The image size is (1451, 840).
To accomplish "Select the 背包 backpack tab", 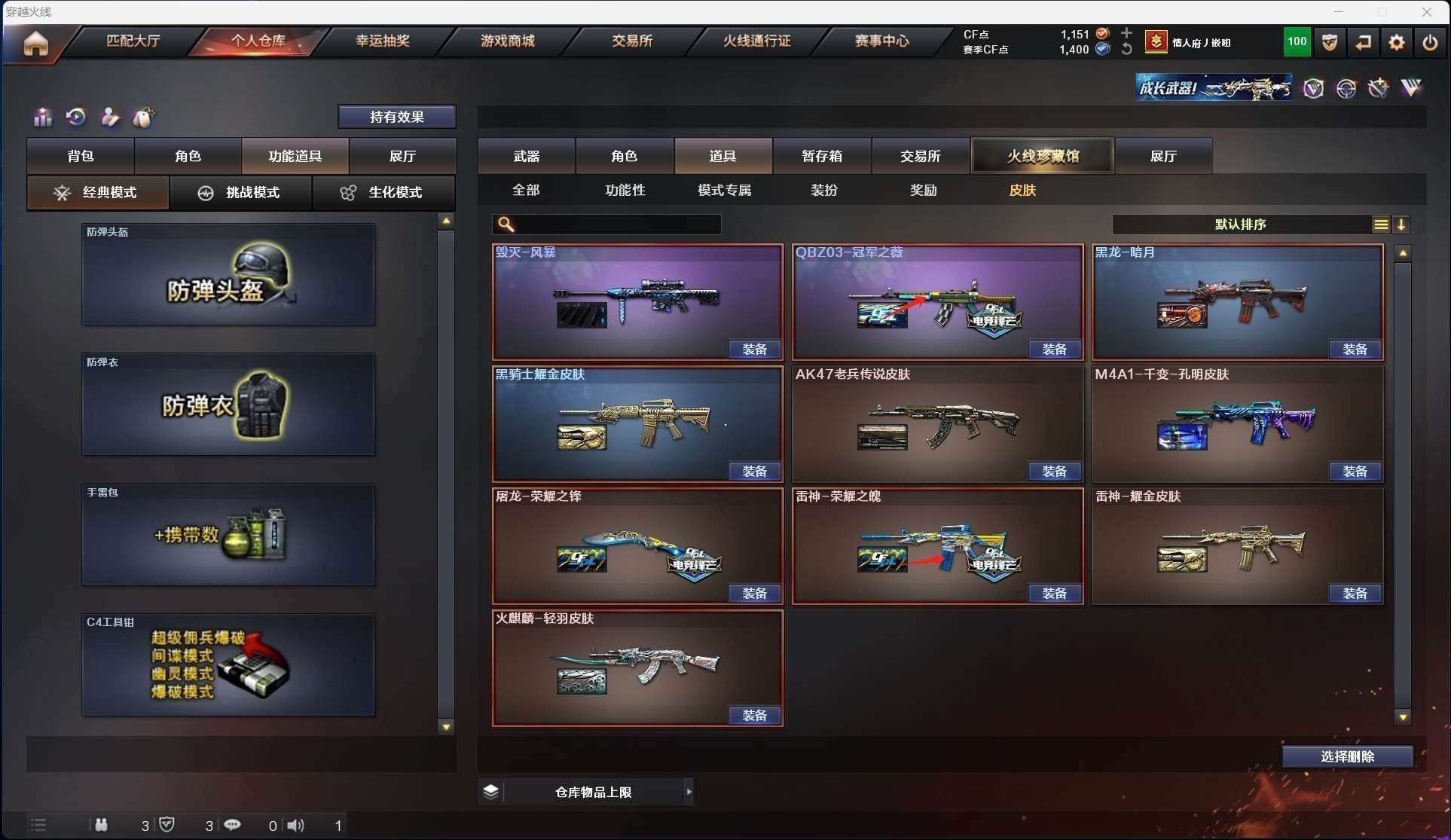I will click(81, 156).
